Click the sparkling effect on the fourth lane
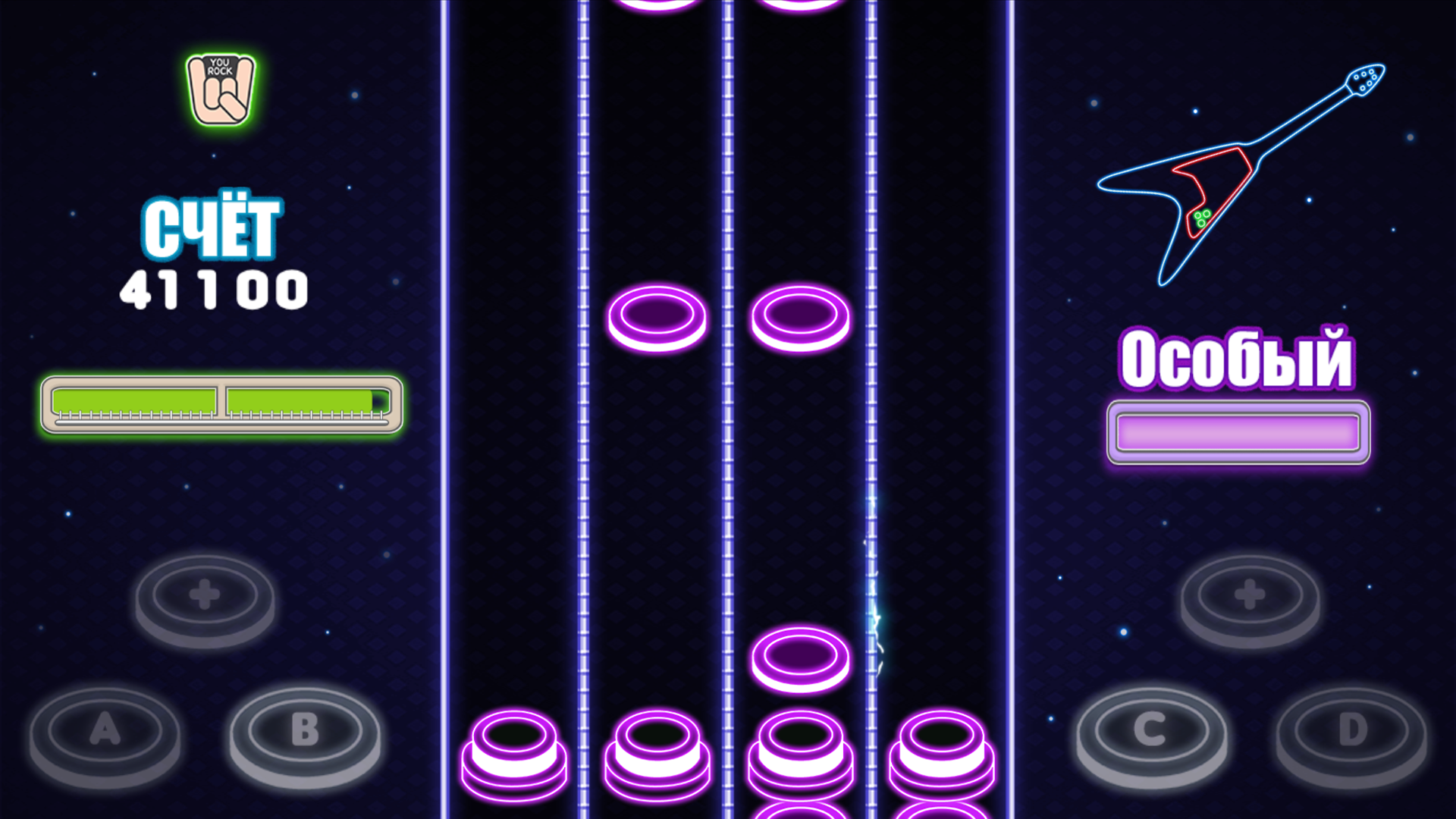 click(x=872, y=607)
